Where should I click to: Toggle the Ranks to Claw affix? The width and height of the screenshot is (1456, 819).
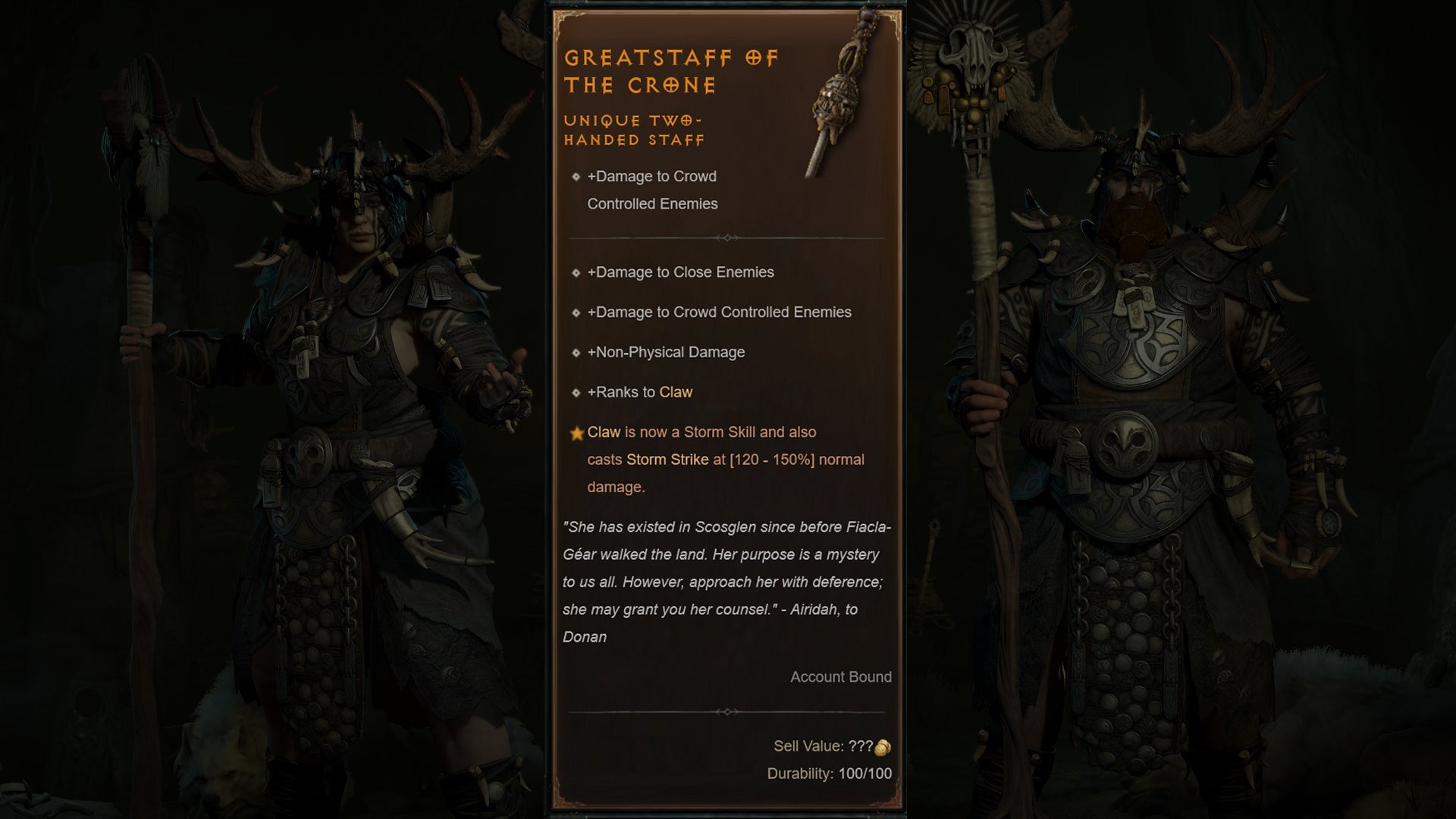641,393
